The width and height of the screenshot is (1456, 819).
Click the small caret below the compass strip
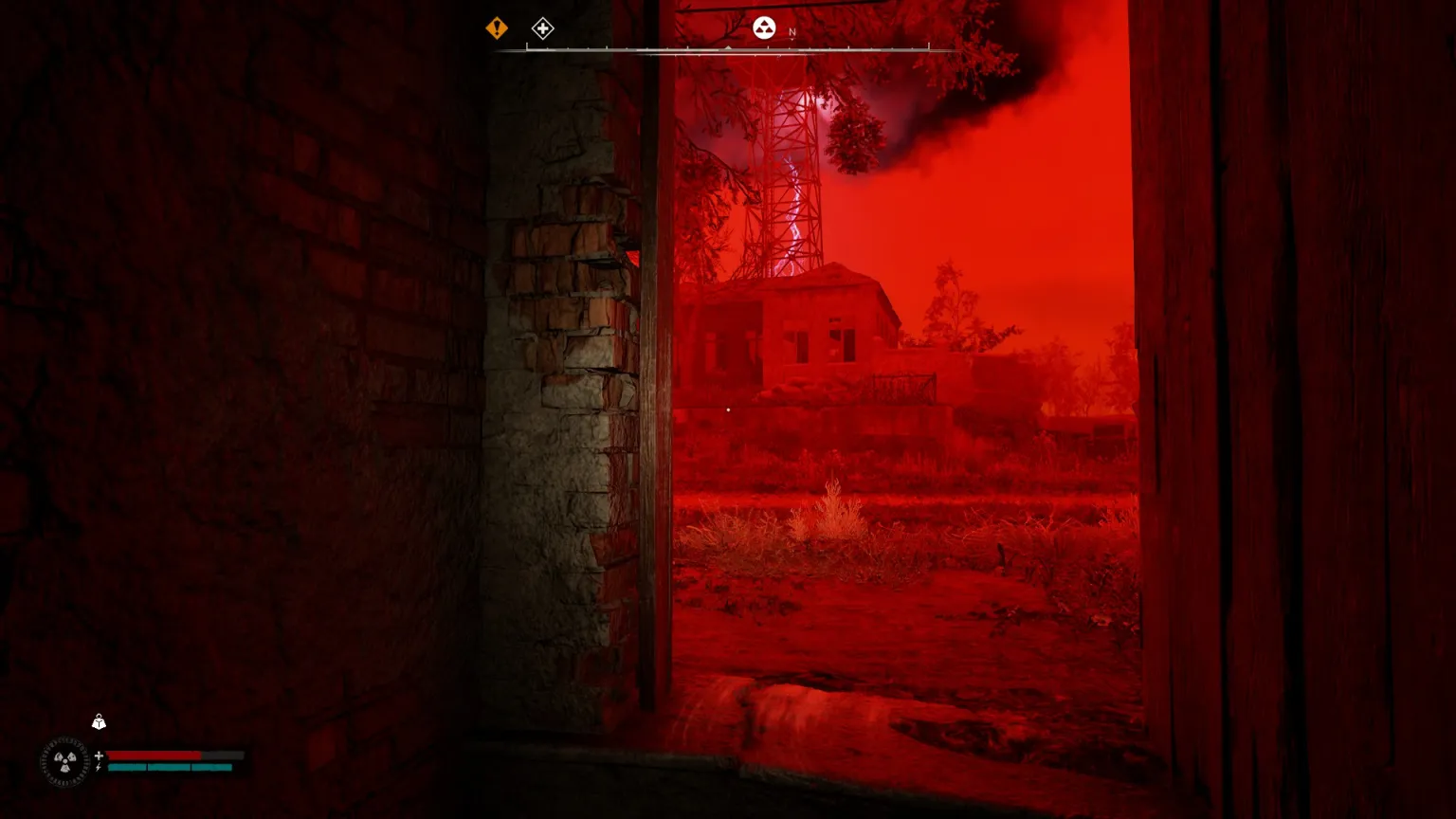(727, 47)
